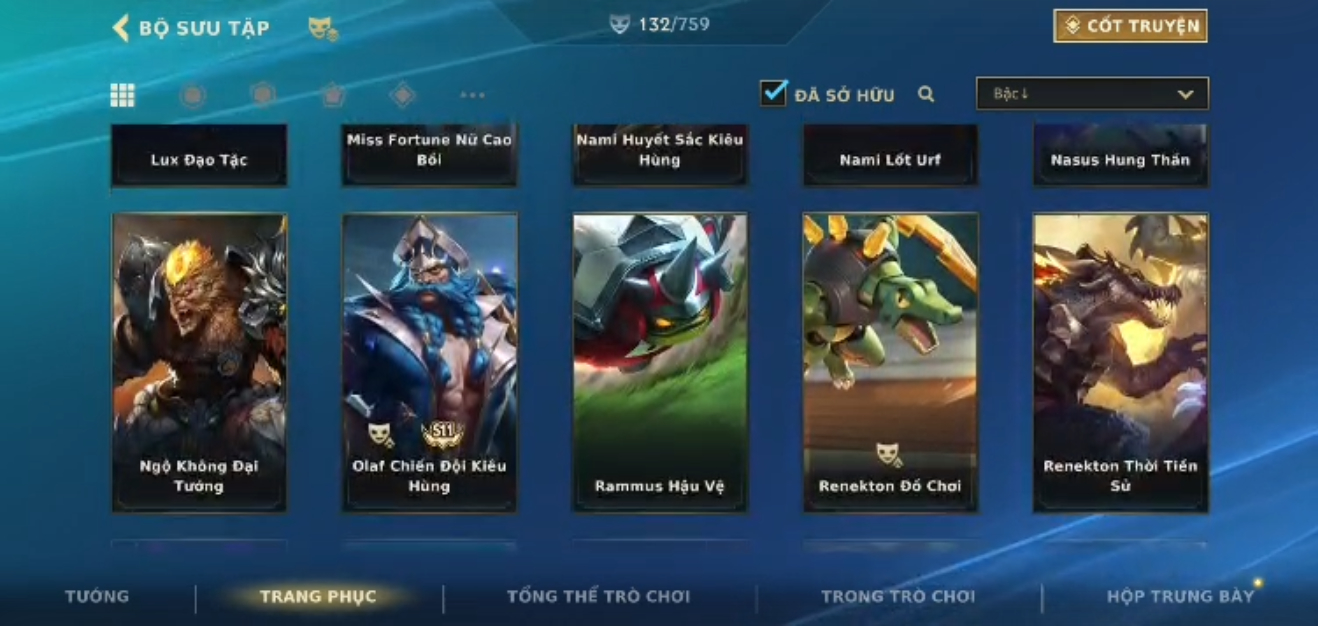Open the skin search magnifier
Viewport: 1318px width, 626px height.
click(x=926, y=94)
